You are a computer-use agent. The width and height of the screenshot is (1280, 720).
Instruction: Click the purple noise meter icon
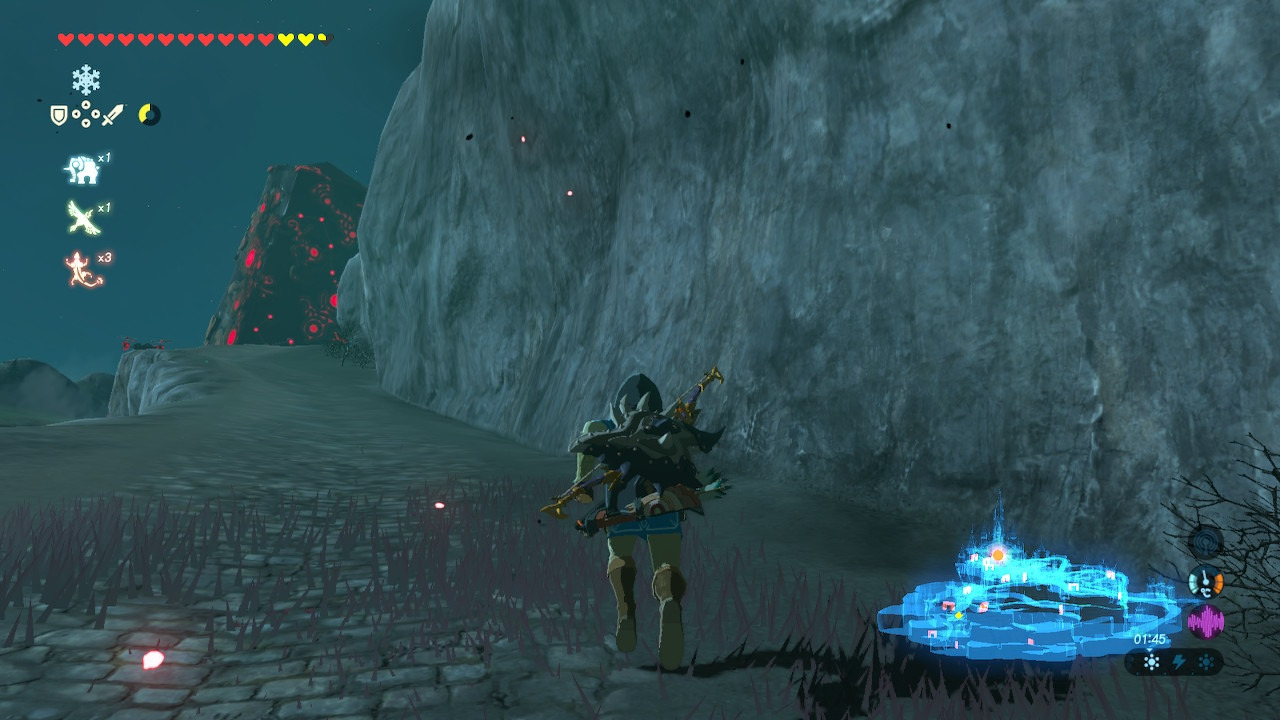pyautogui.click(x=1206, y=622)
